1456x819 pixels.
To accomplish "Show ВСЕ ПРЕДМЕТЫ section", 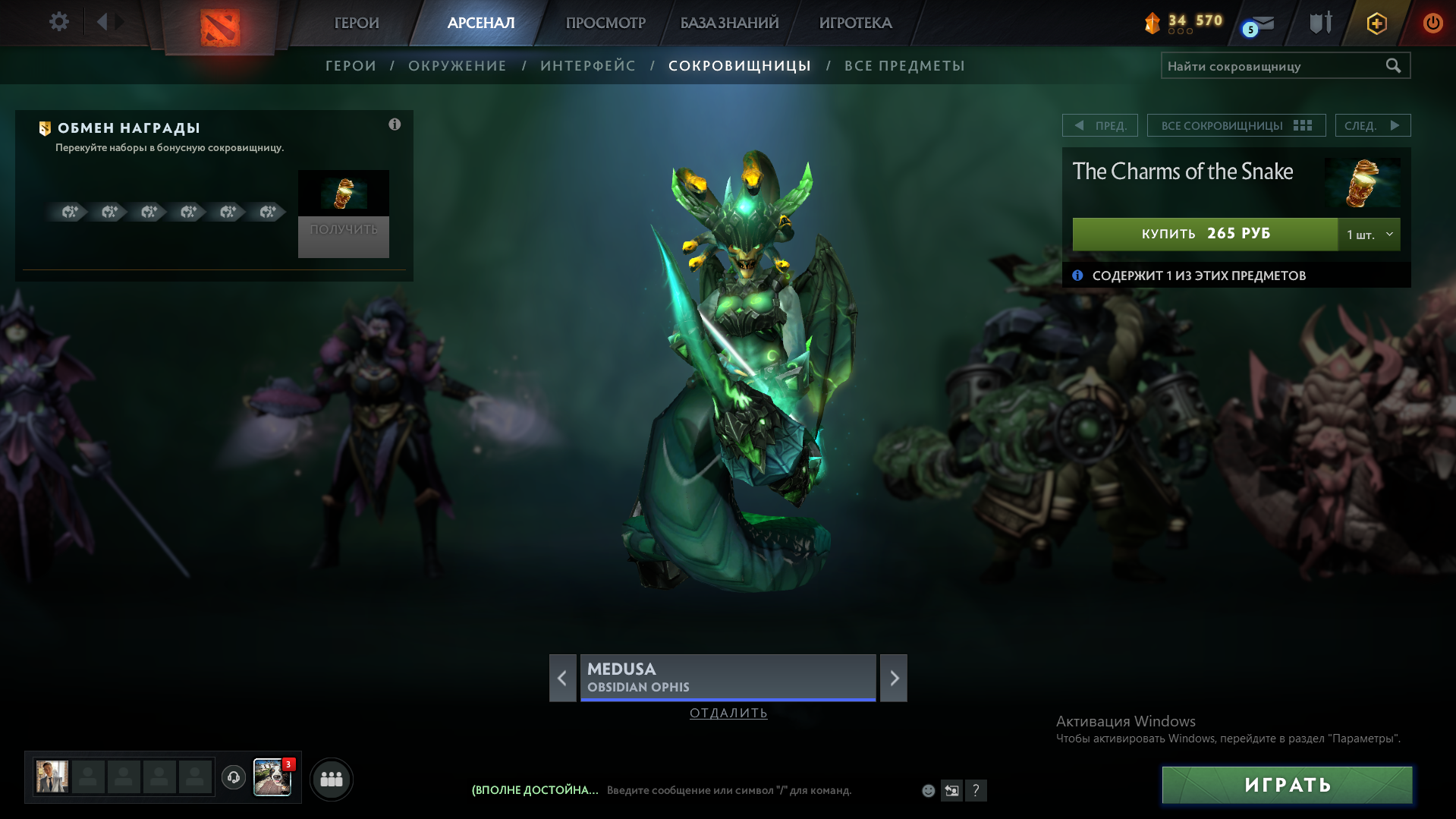I will tap(904, 66).
